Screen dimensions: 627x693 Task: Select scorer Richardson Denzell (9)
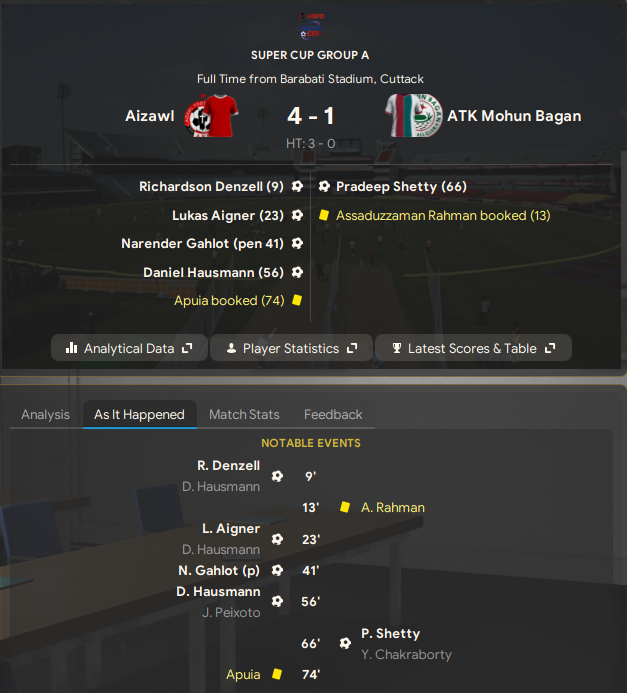(x=212, y=187)
